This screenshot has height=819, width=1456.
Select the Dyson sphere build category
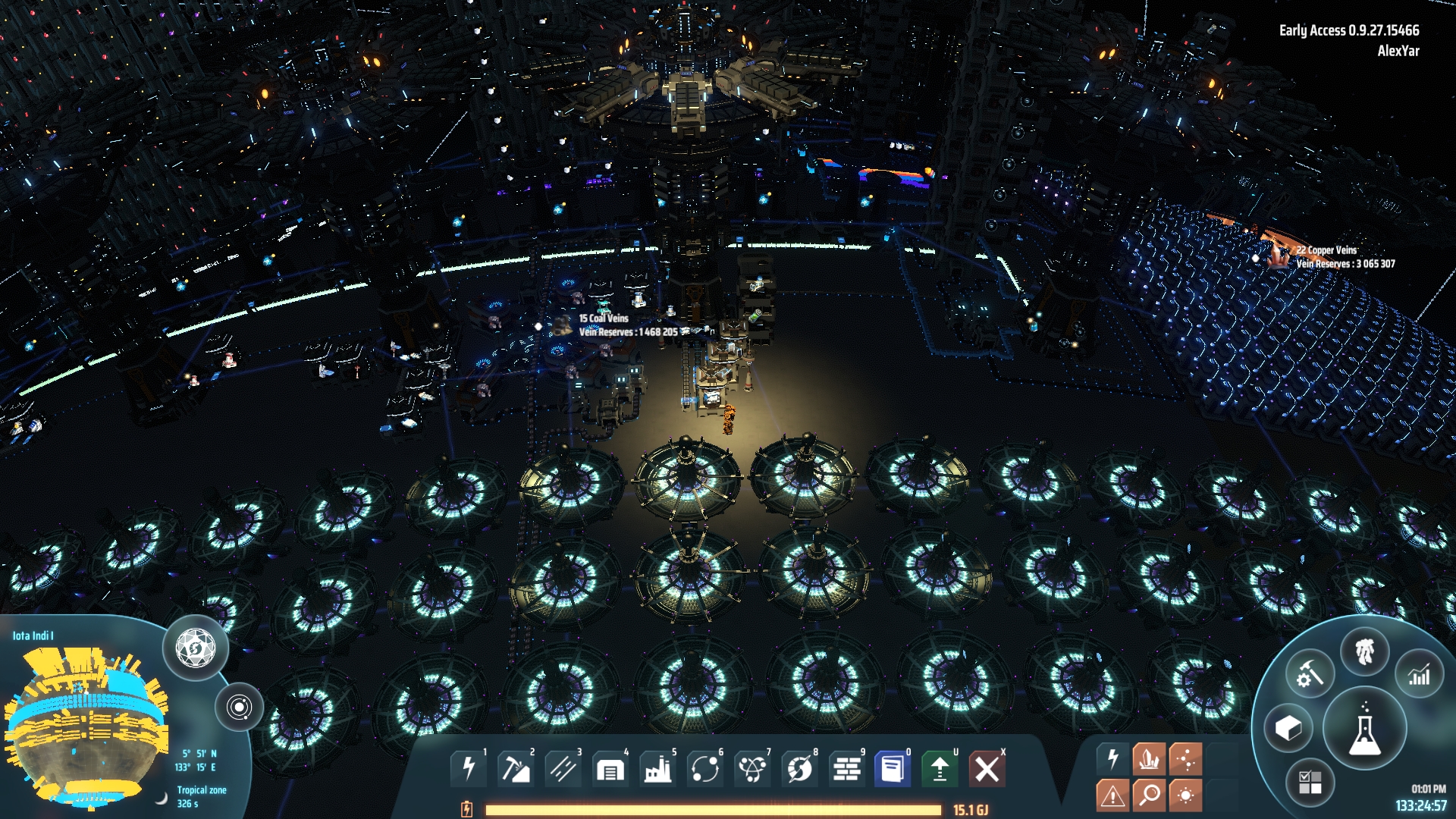pyautogui.click(x=799, y=769)
